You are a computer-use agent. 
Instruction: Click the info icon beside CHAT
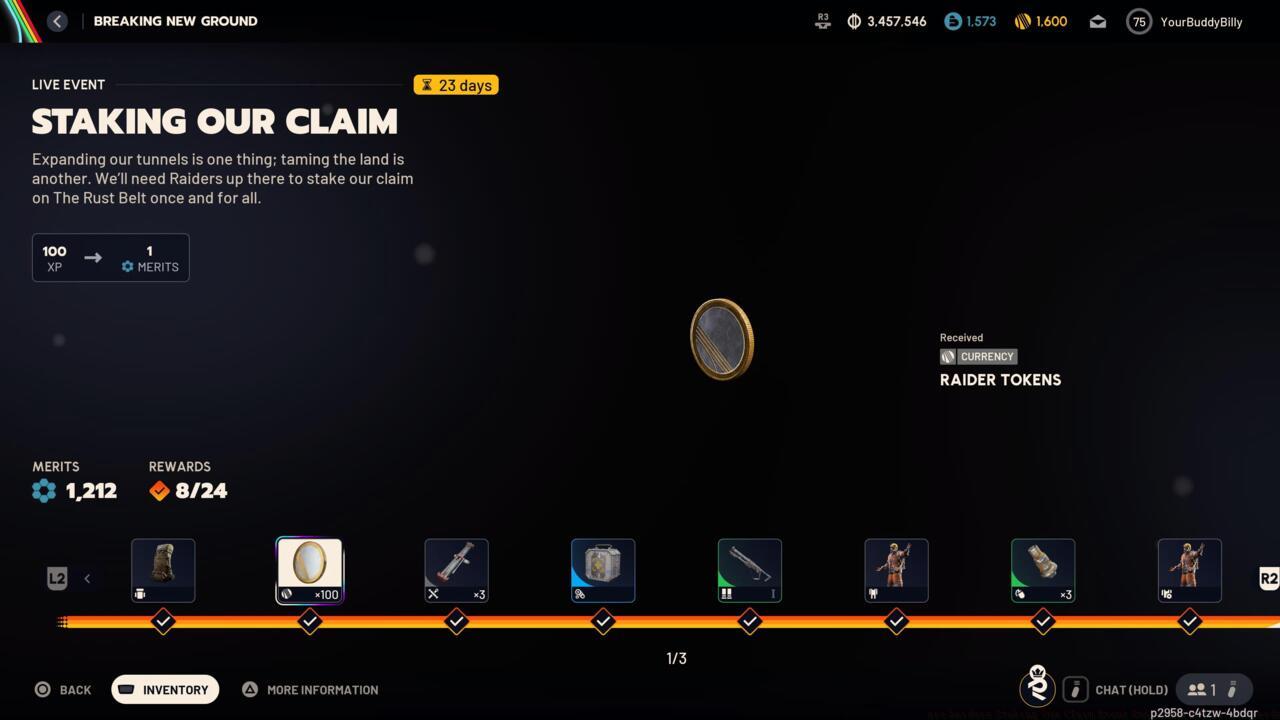tap(1075, 689)
